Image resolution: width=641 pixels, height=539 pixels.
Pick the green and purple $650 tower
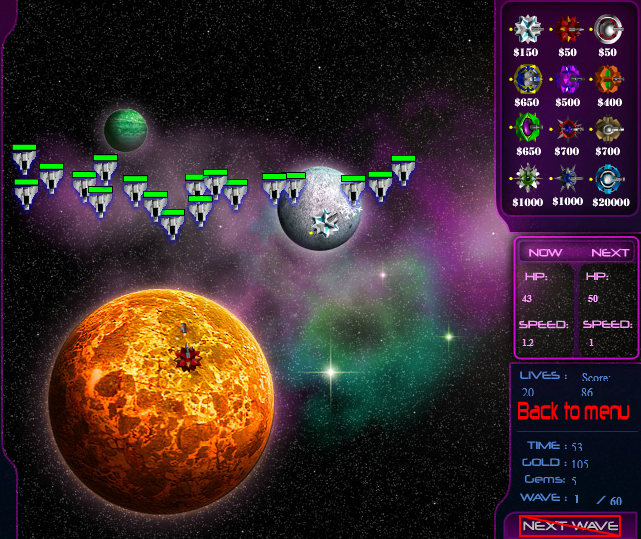[x=527, y=128]
